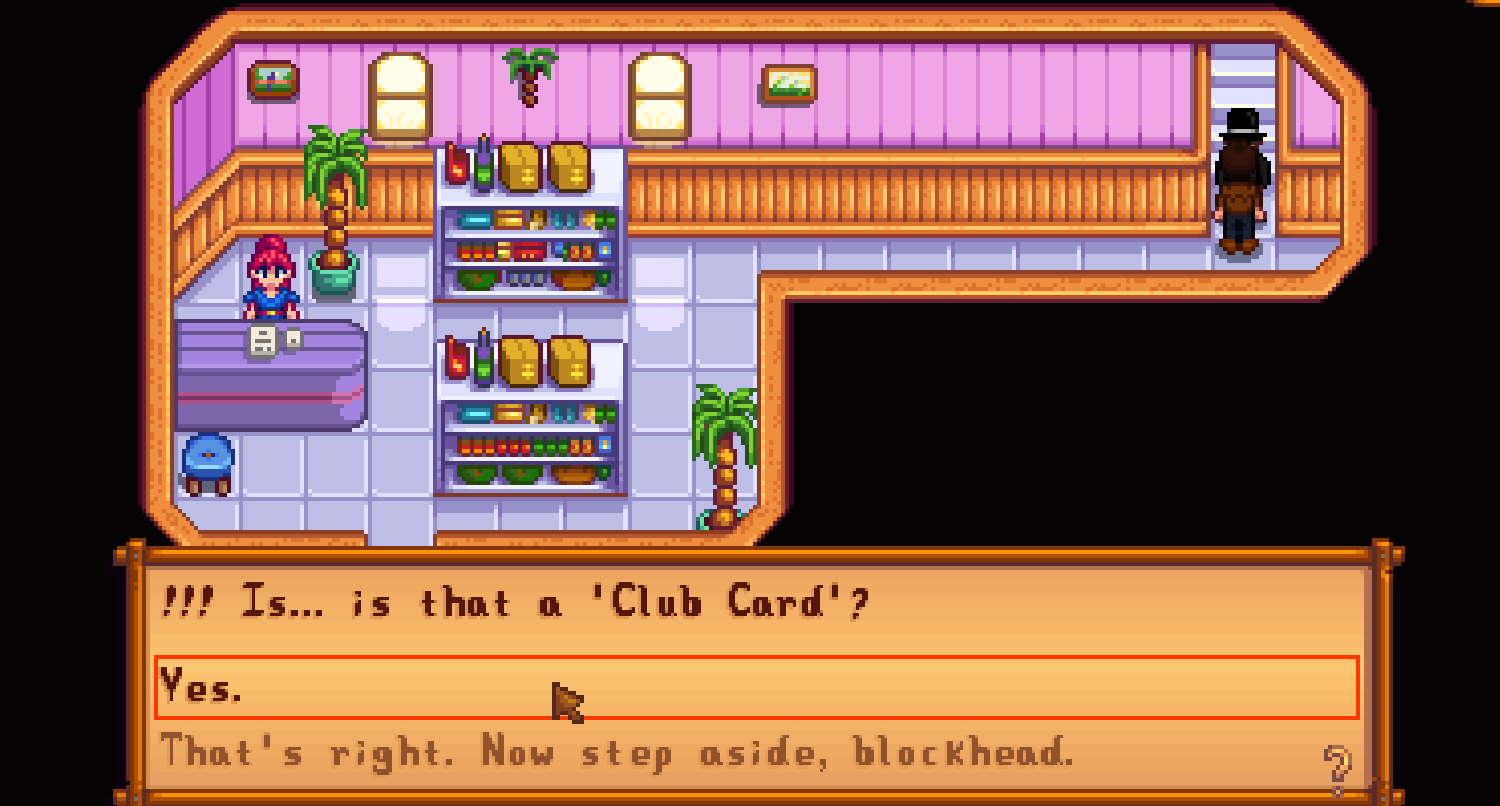1500x806 pixels.
Task: Click the red bottle on the upper shelf
Action: 459,165
